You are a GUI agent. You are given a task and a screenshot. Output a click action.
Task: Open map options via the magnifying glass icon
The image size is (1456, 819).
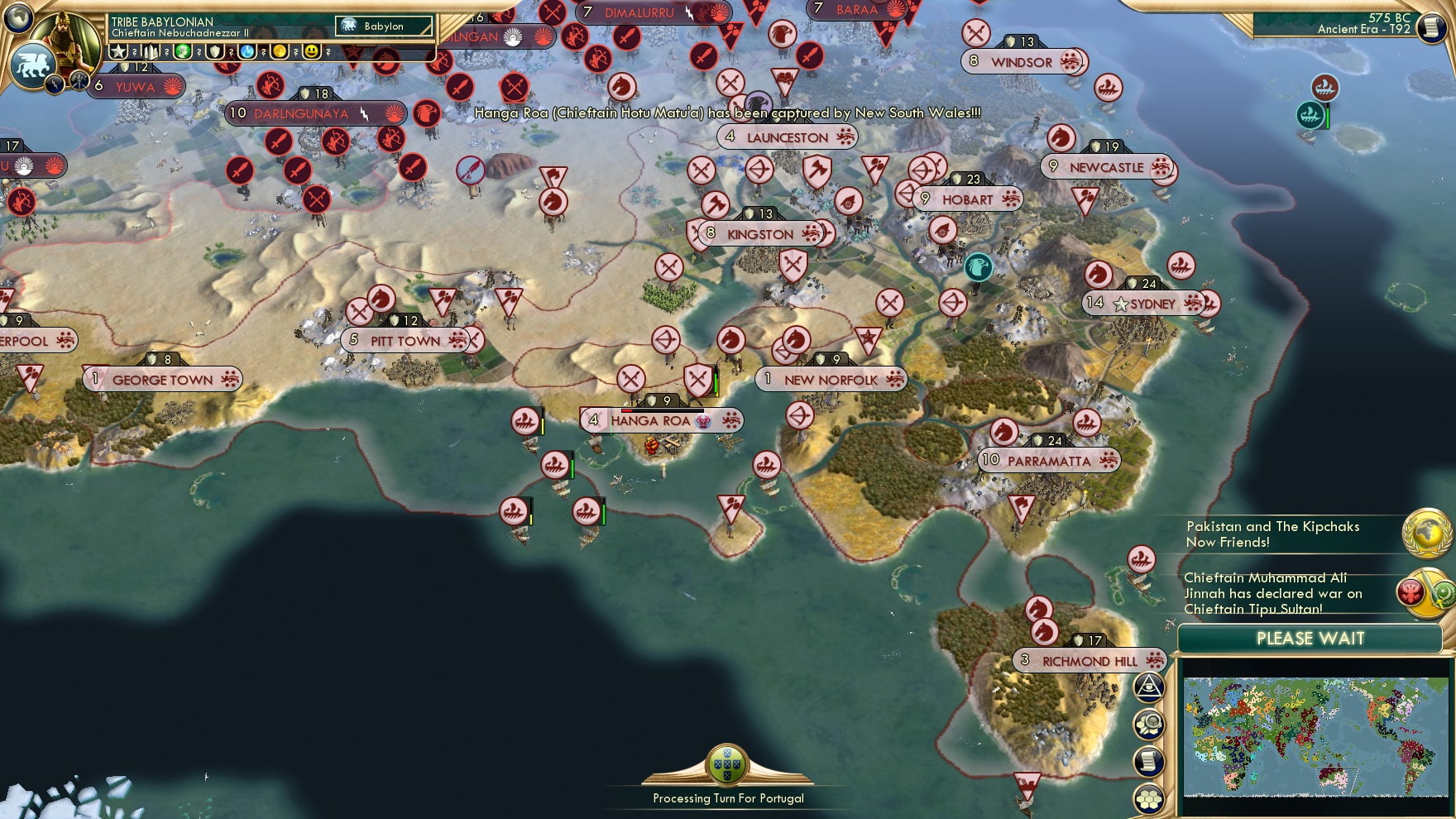tap(1149, 723)
